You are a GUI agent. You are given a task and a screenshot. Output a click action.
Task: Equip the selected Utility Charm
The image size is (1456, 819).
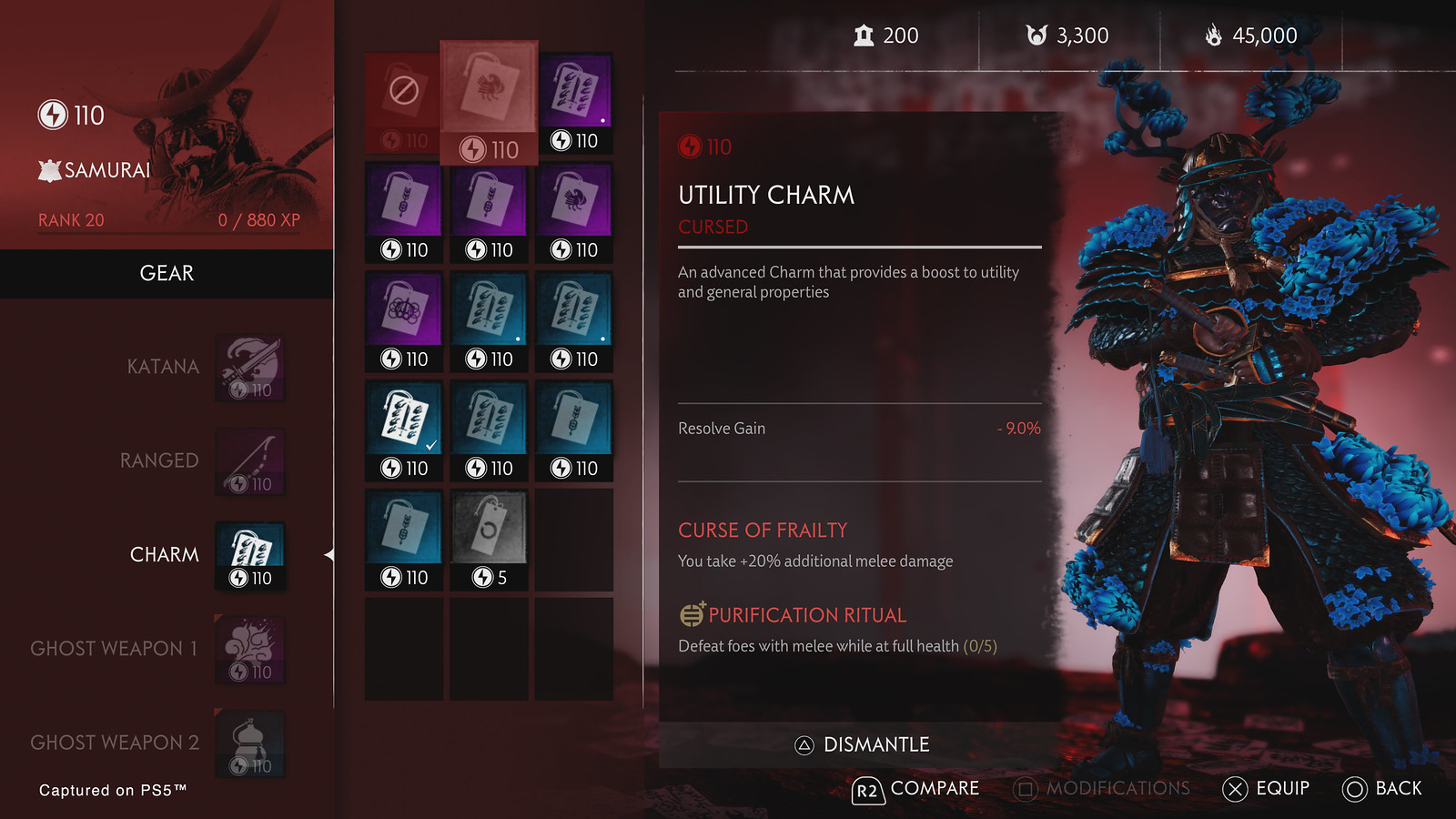(x=1266, y=789)
